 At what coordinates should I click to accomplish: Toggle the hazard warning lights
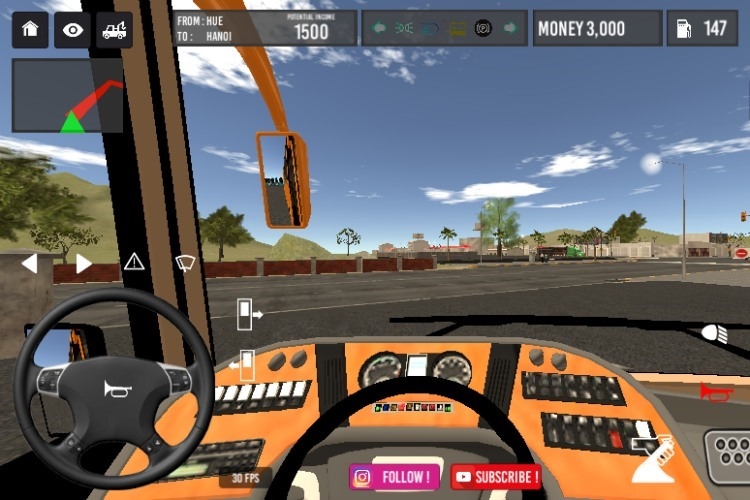[134, 263]
